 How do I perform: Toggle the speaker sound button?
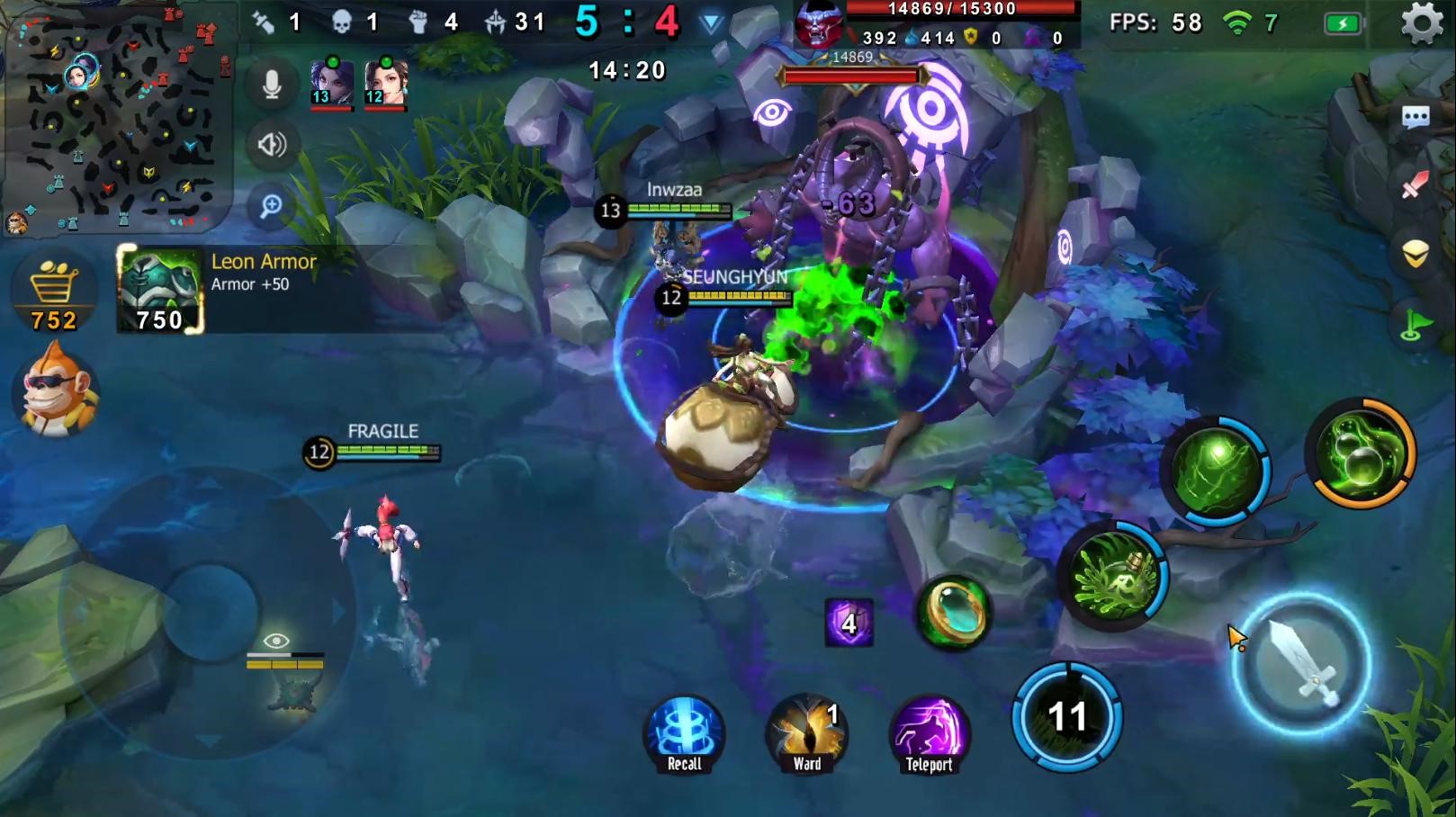(272, 145)
